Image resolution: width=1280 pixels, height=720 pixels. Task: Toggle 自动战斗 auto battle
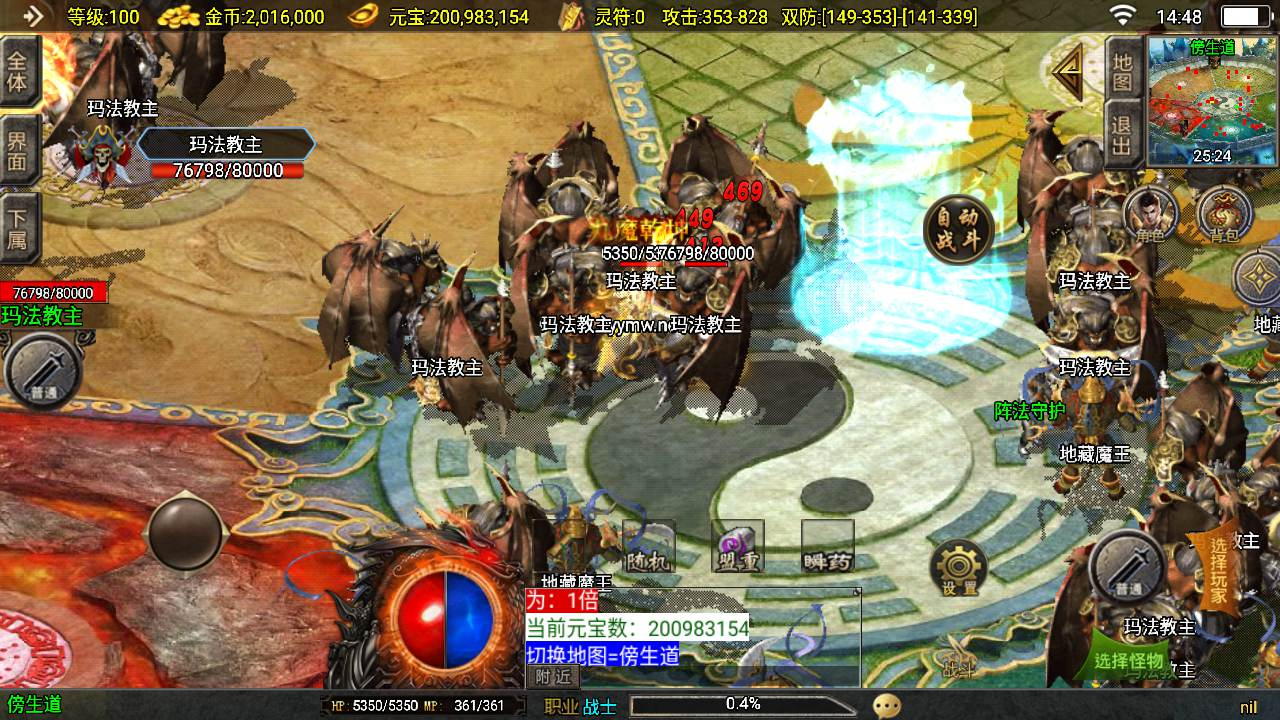pos(958,229)
